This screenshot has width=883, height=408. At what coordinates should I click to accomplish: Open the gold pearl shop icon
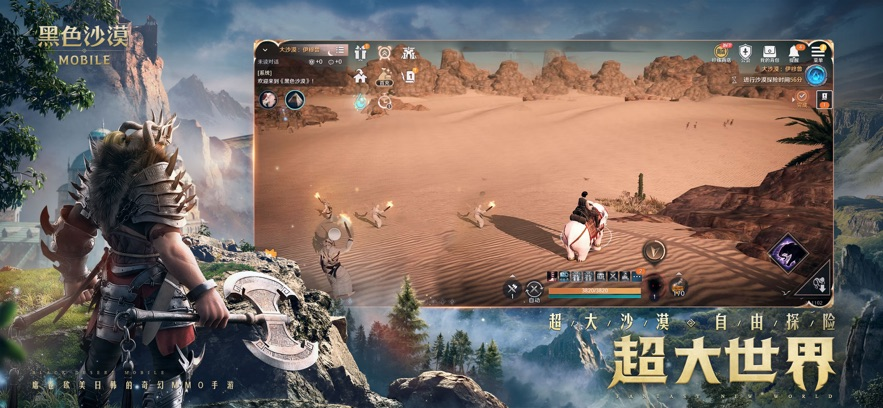721,52
